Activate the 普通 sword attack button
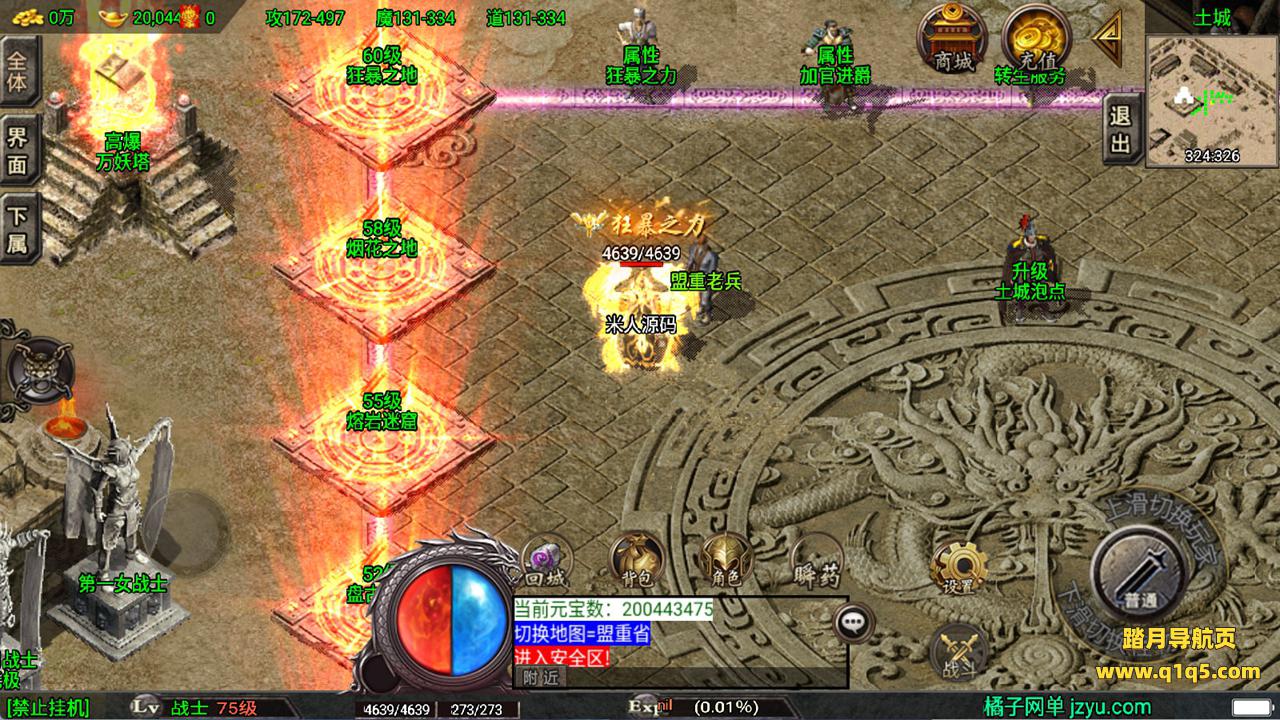Image resolution: width=1280 pixels, height=720 pixels. coord(1140,572)
